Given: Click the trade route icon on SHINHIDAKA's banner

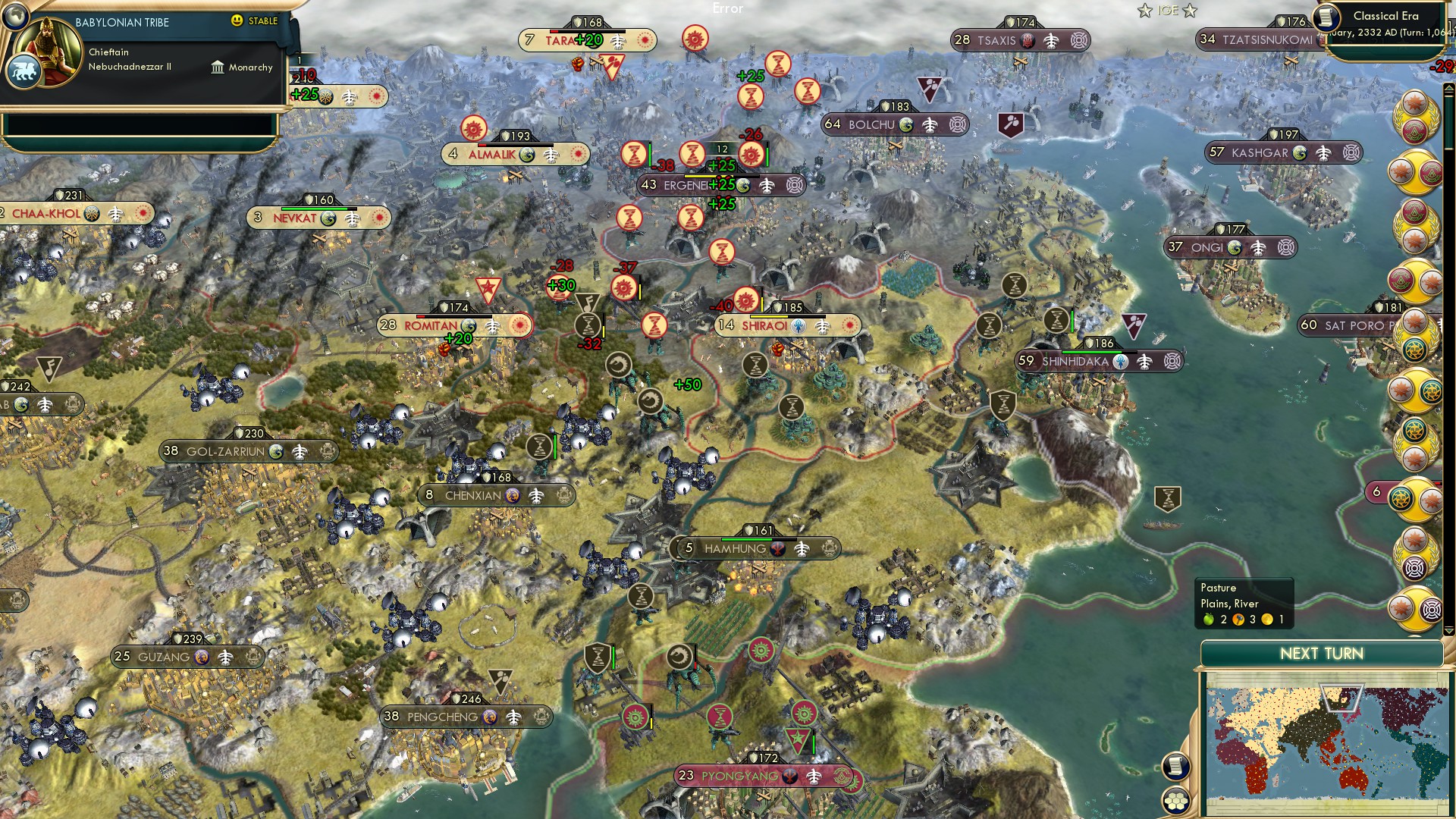Looking at the screenshot, I should point(1146,362).
